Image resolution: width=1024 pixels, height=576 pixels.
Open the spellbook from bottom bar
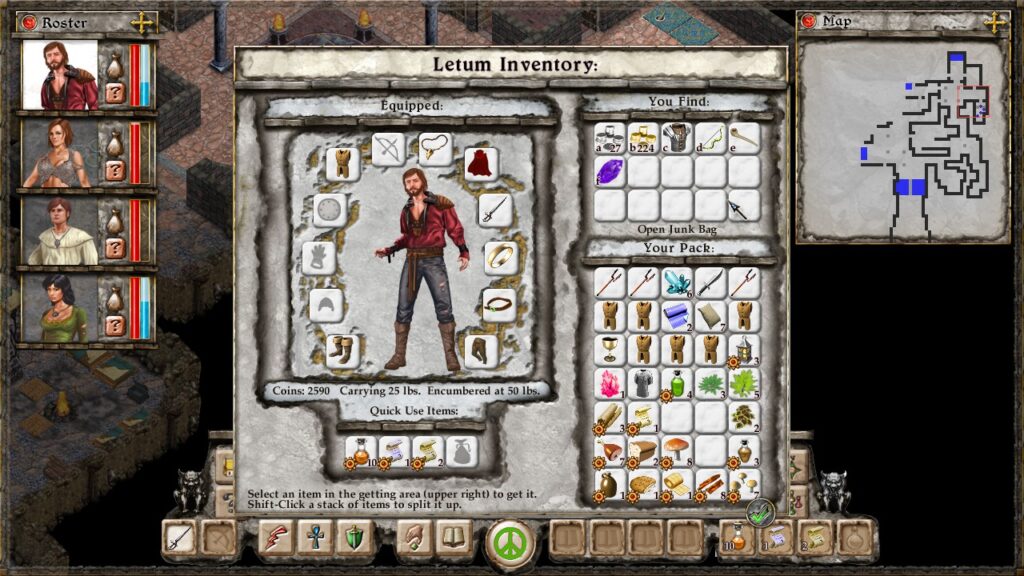[x=455, y=539]
